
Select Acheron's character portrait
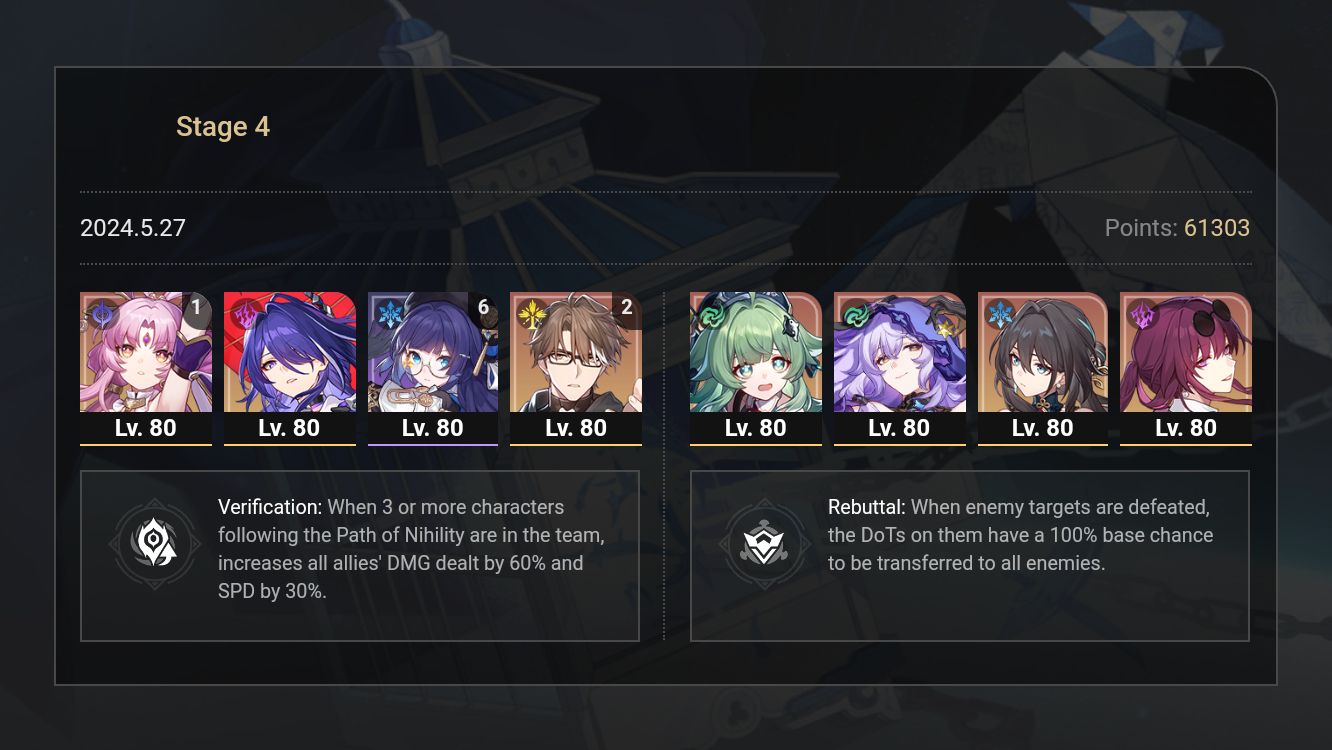(x=289, y=355)
